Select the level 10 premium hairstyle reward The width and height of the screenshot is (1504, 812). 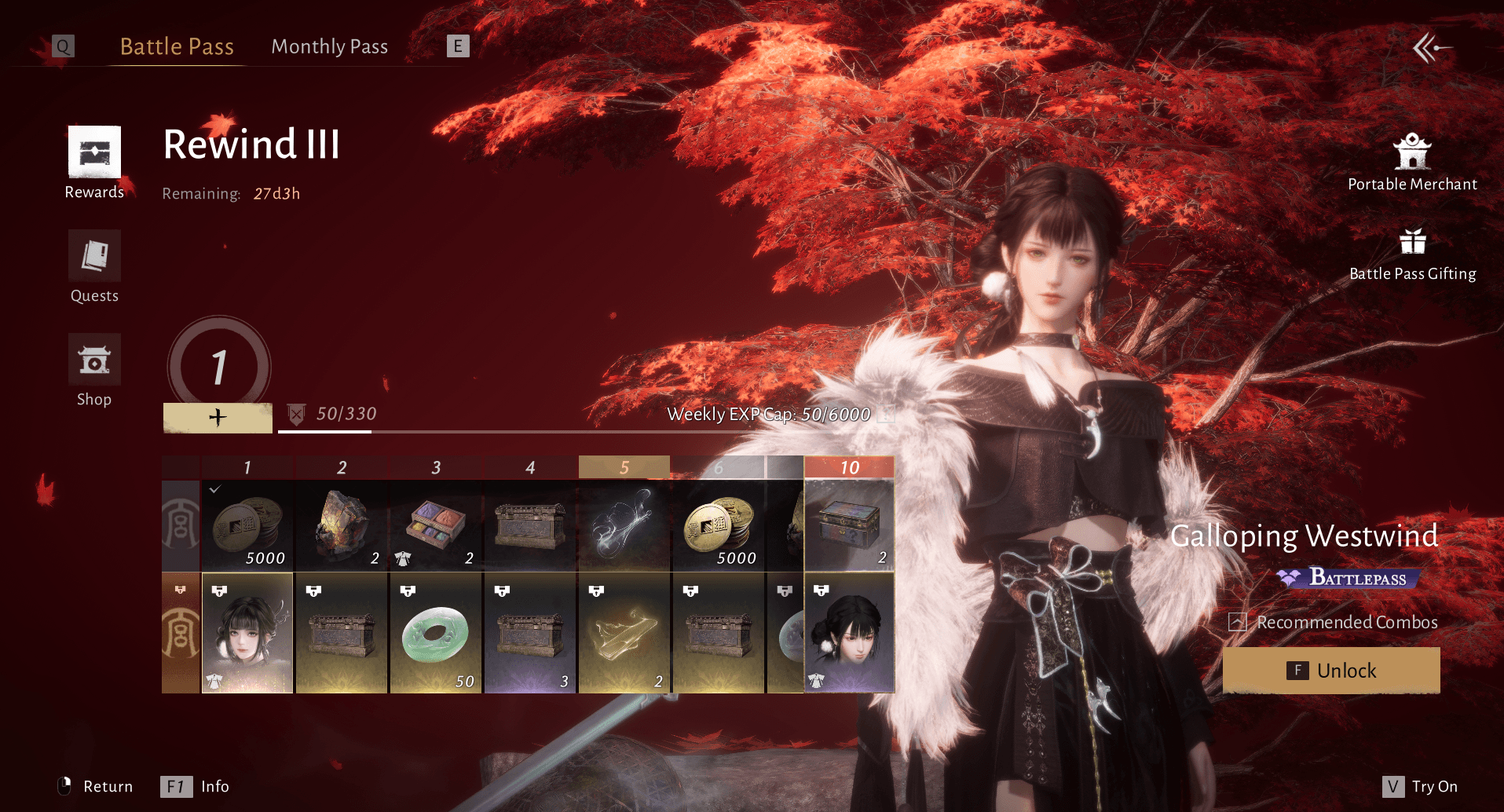[x=849, y=633]
